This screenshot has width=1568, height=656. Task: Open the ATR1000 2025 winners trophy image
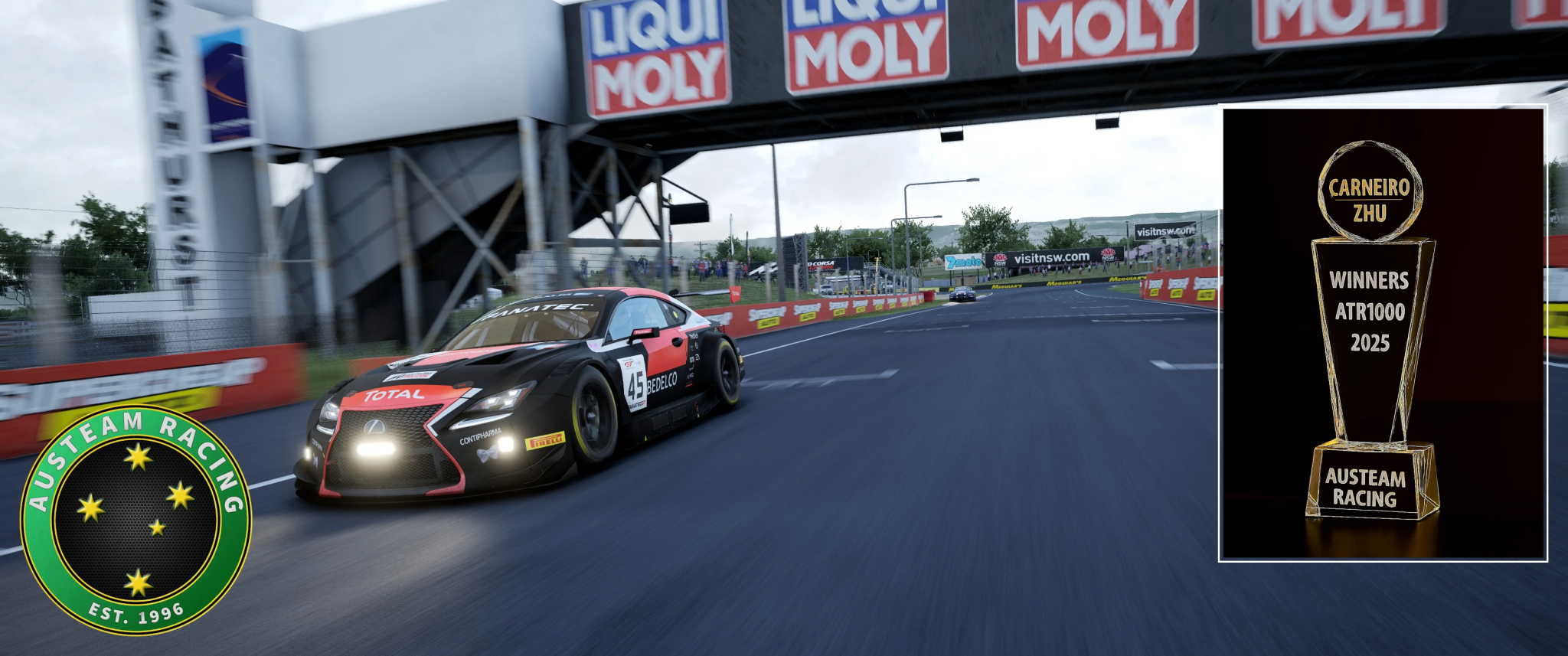pos(1383,333)
